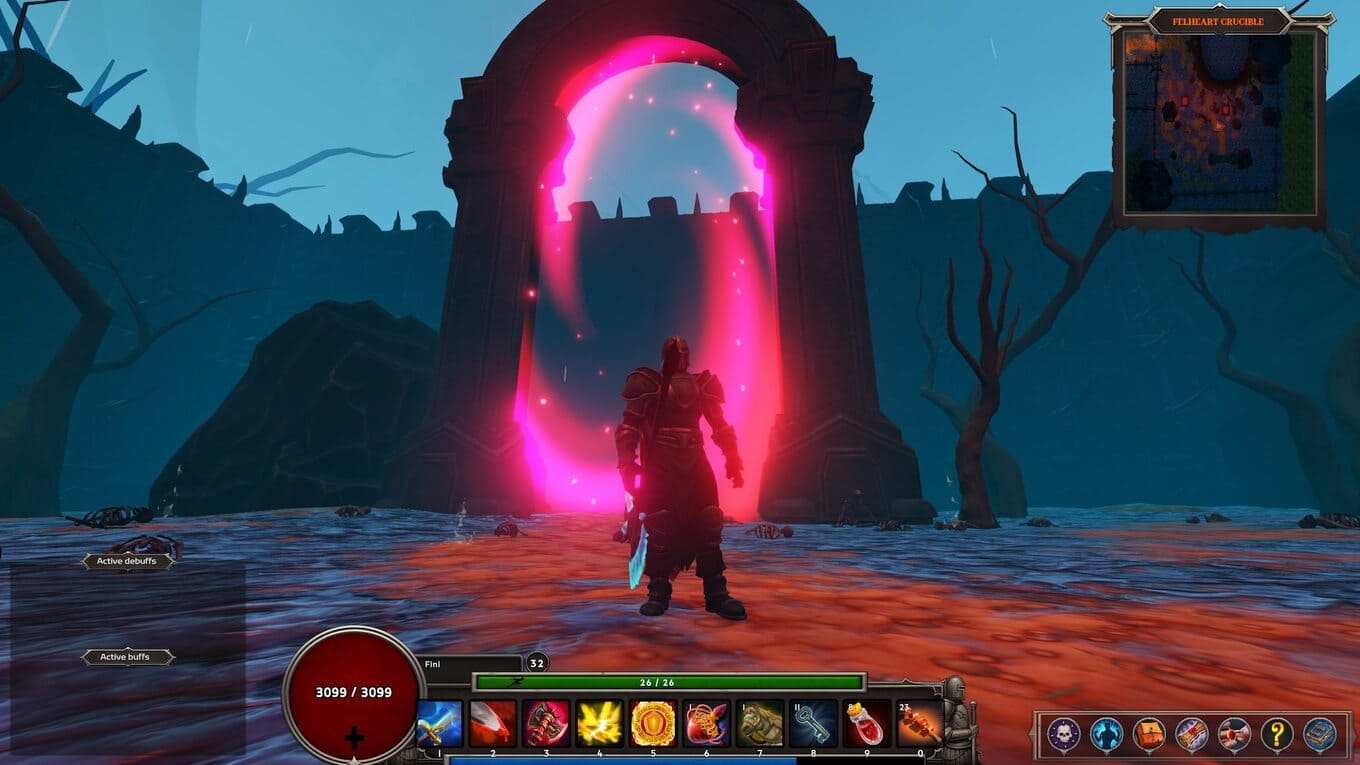Cast the yellow lightning burst ability

click(600, 723)
